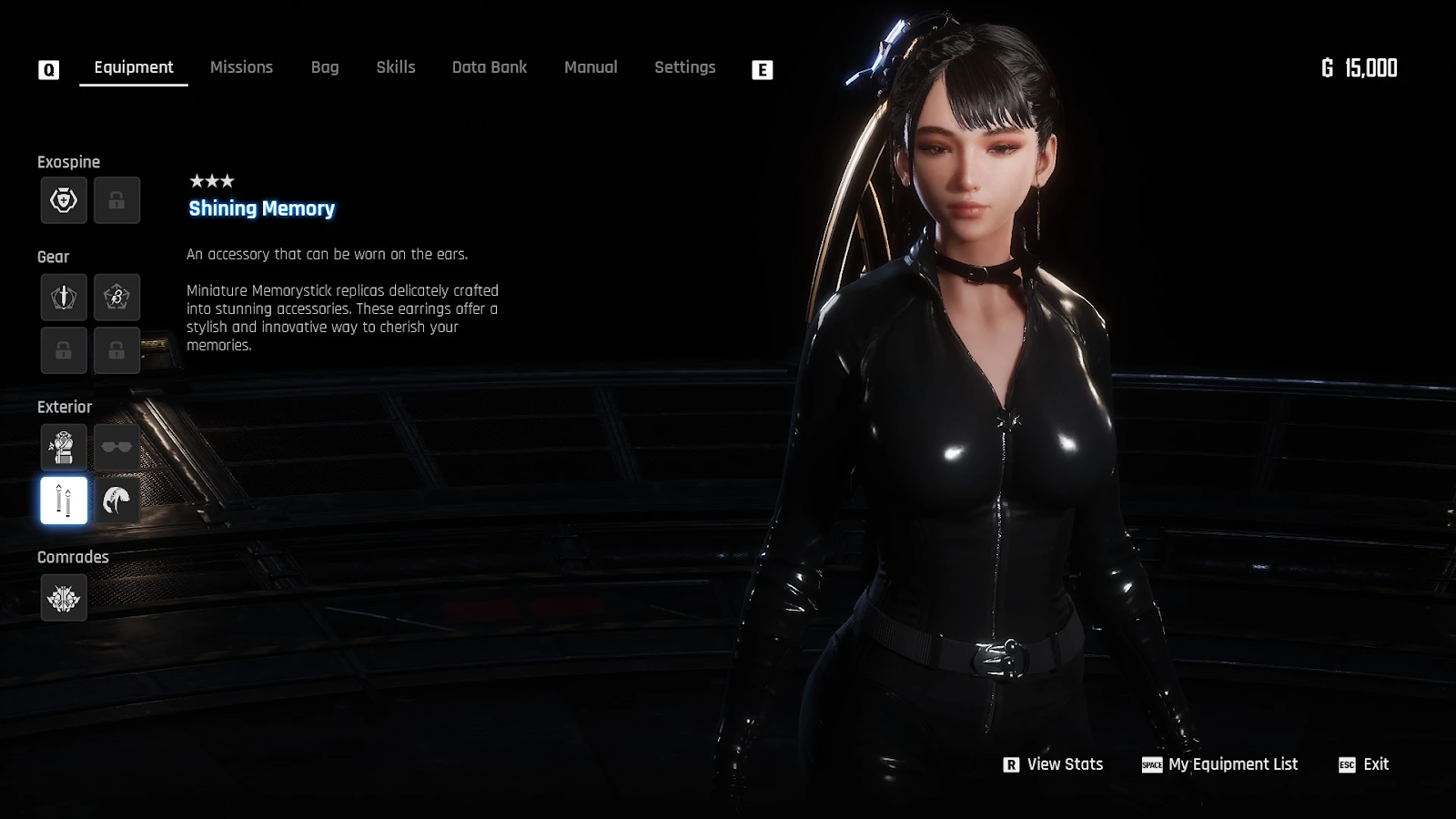Screen dimensions: 1456x819
Task: Click the highlighted earrings slot
Action: [64, 500]
